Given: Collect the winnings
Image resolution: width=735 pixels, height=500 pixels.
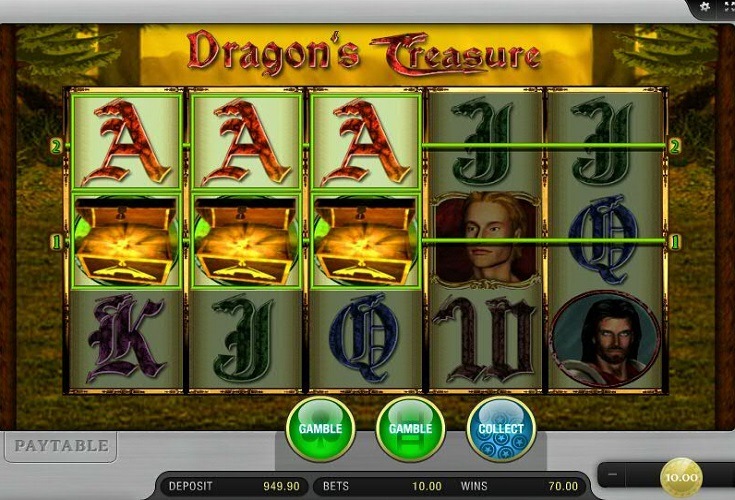Looking at the screenshot, I should [x=501, y=430].
